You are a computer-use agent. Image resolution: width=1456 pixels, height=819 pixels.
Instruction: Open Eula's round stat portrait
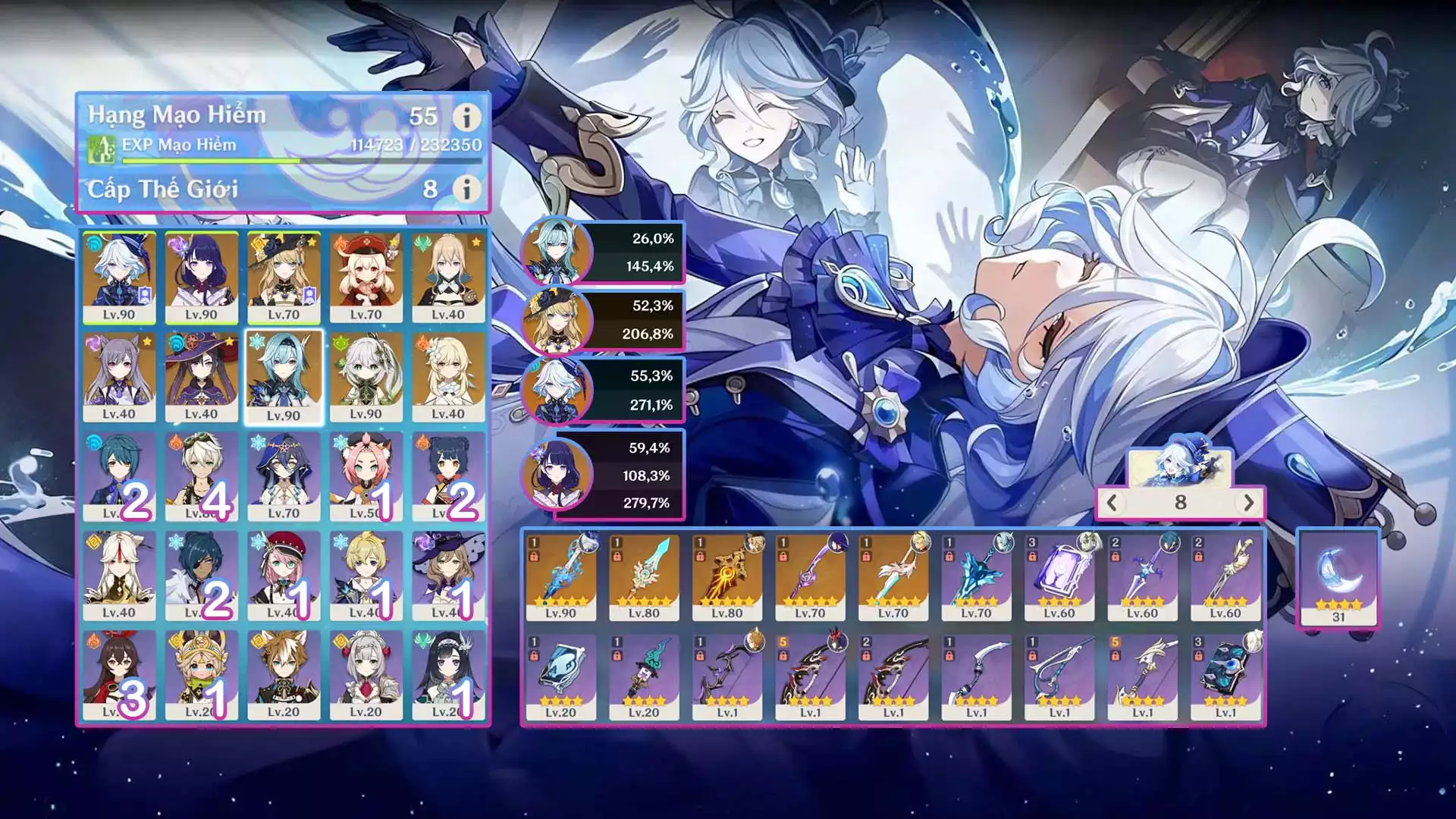(x=557, y=252)
